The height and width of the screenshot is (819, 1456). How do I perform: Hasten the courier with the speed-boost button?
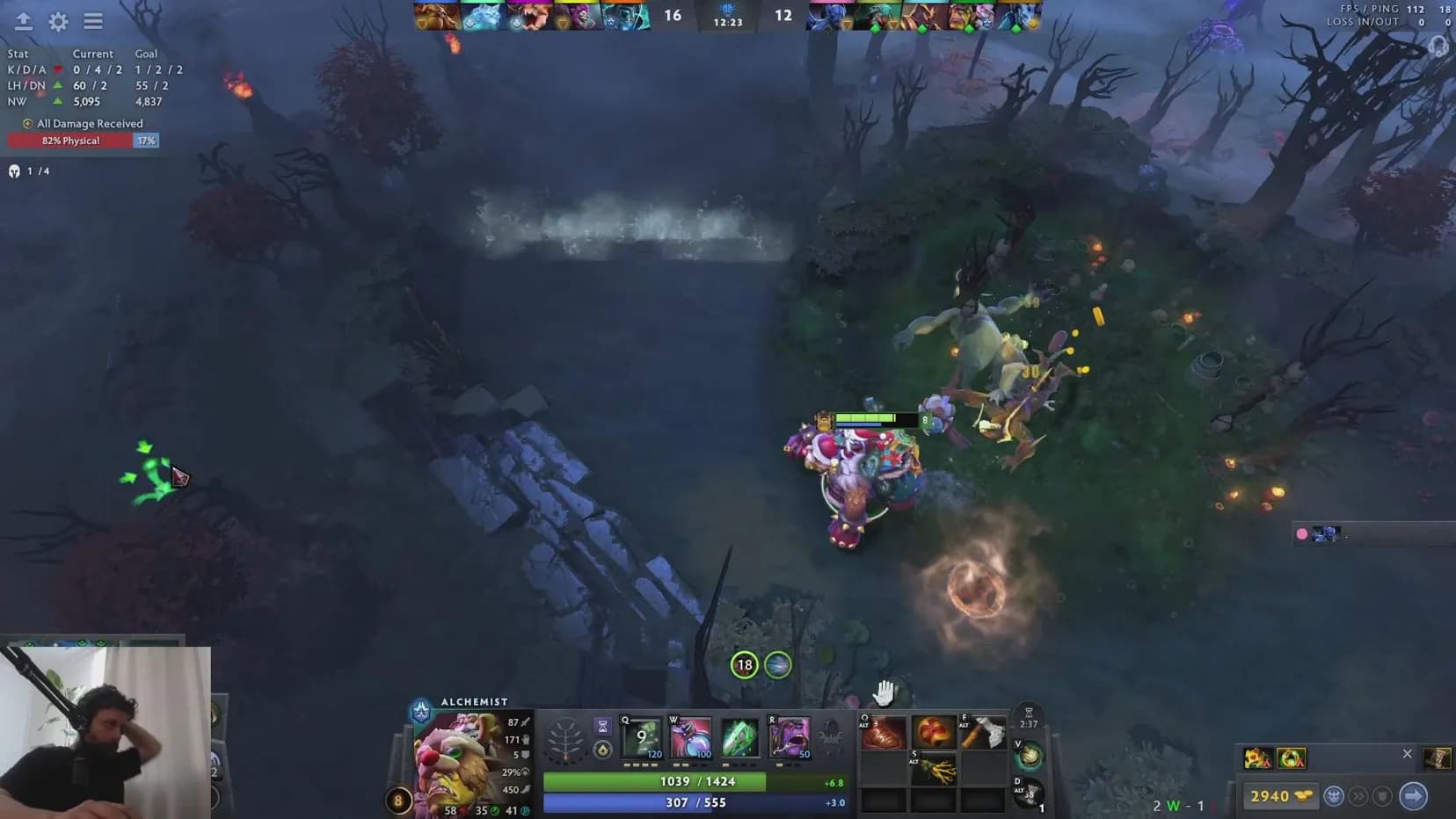tap(1358, 796)
